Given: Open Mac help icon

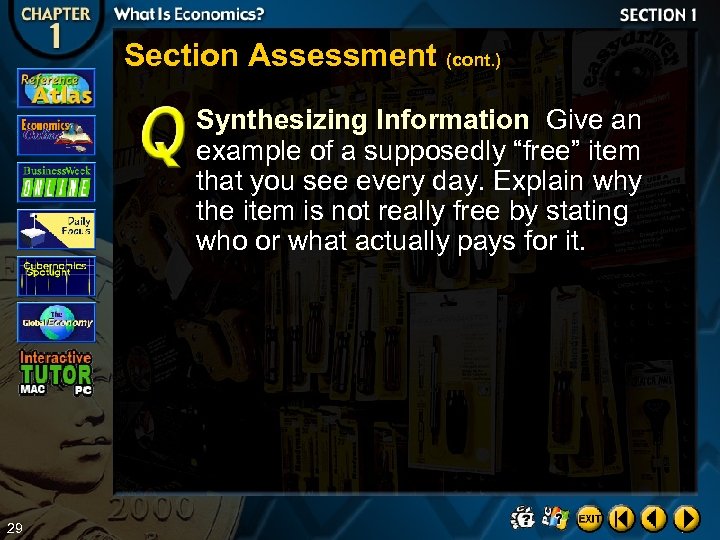Looking at the screenshot, I should [x=524, y=517].
